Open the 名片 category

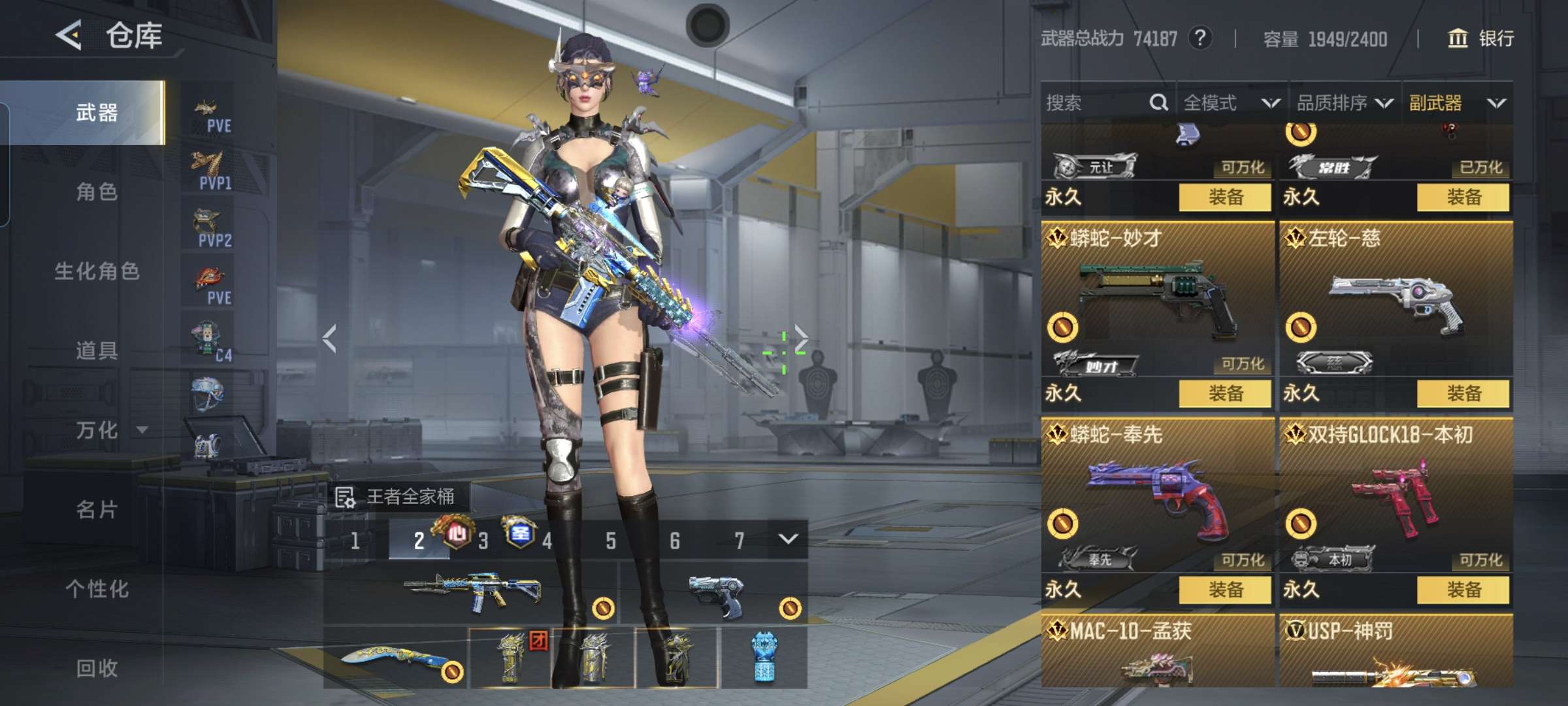[97, 509]
